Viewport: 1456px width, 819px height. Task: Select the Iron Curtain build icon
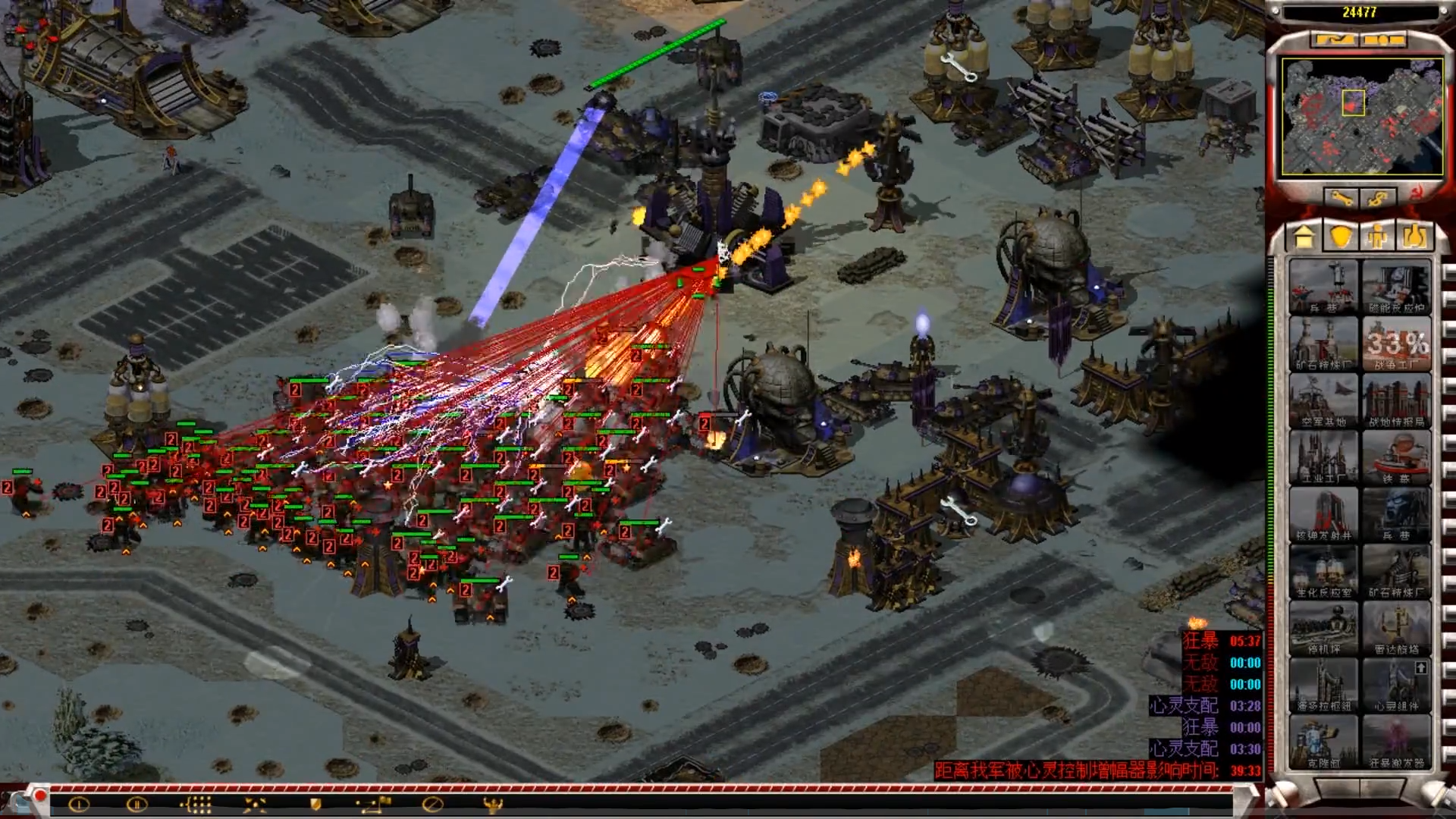point(1396,458)
